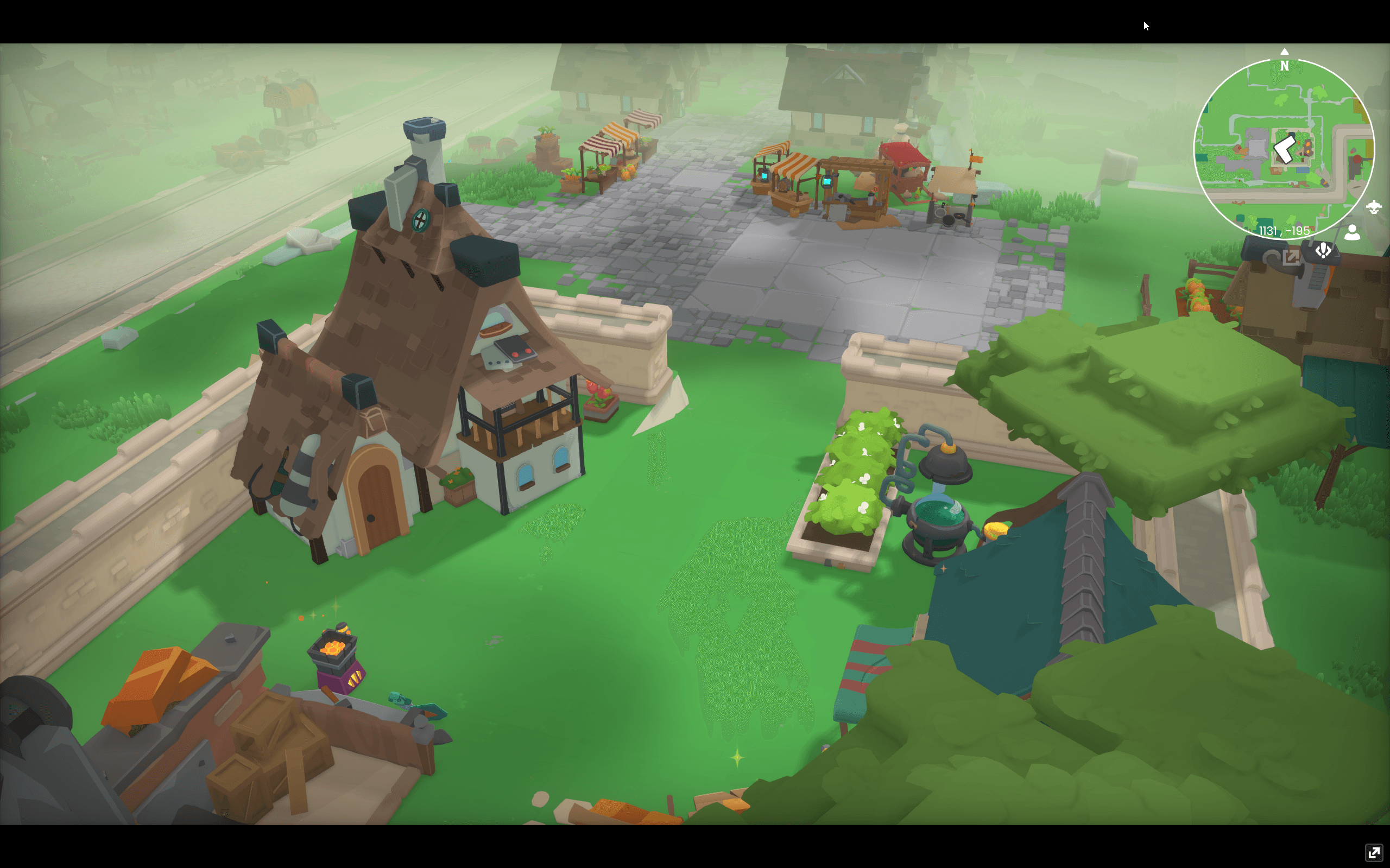Click the player profile icon below the minimap
Screen dimensions: 1390x868
click(1353, 233)
